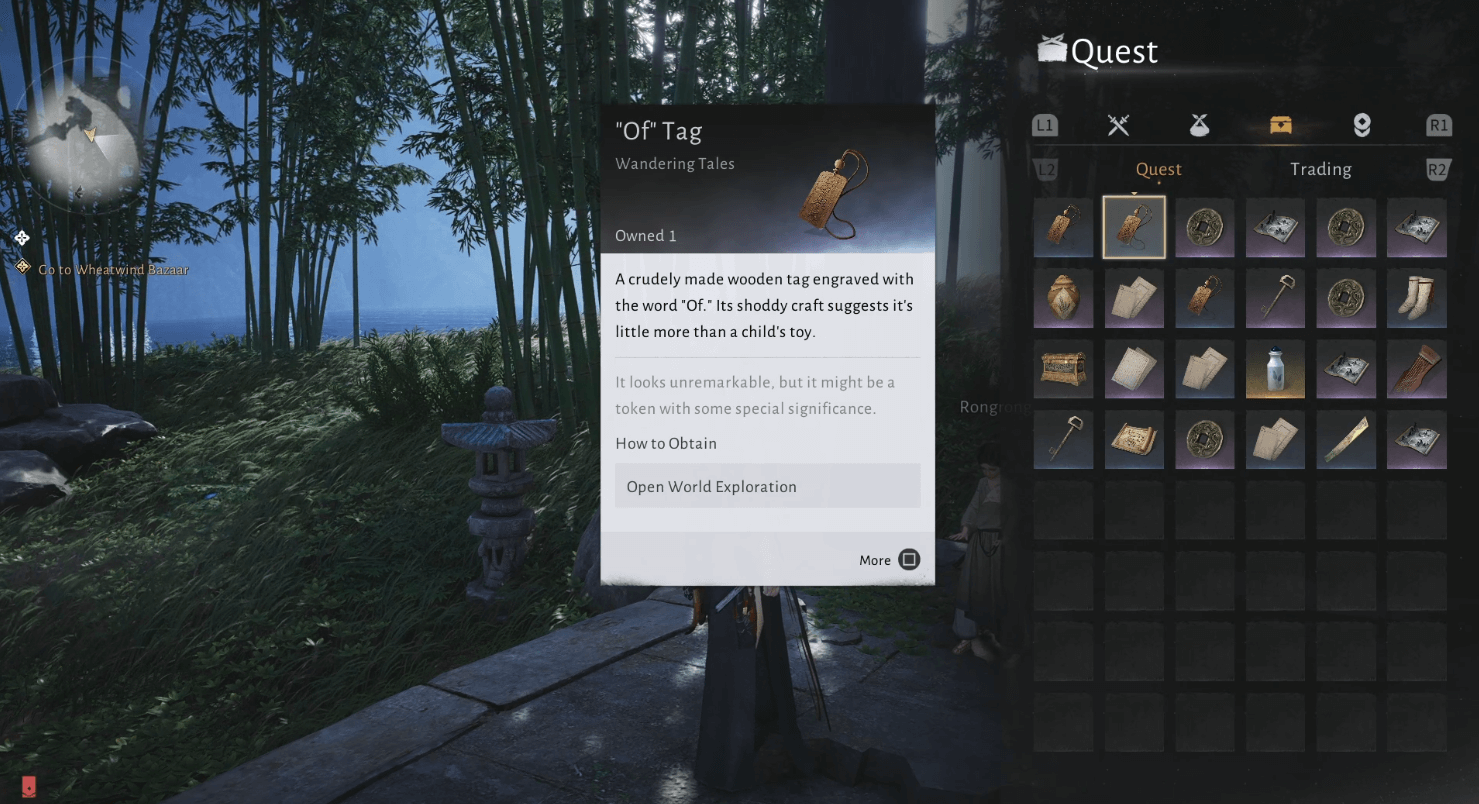
Task: Show the stacked coins category tab
Action: click(x=1361, y=125)
